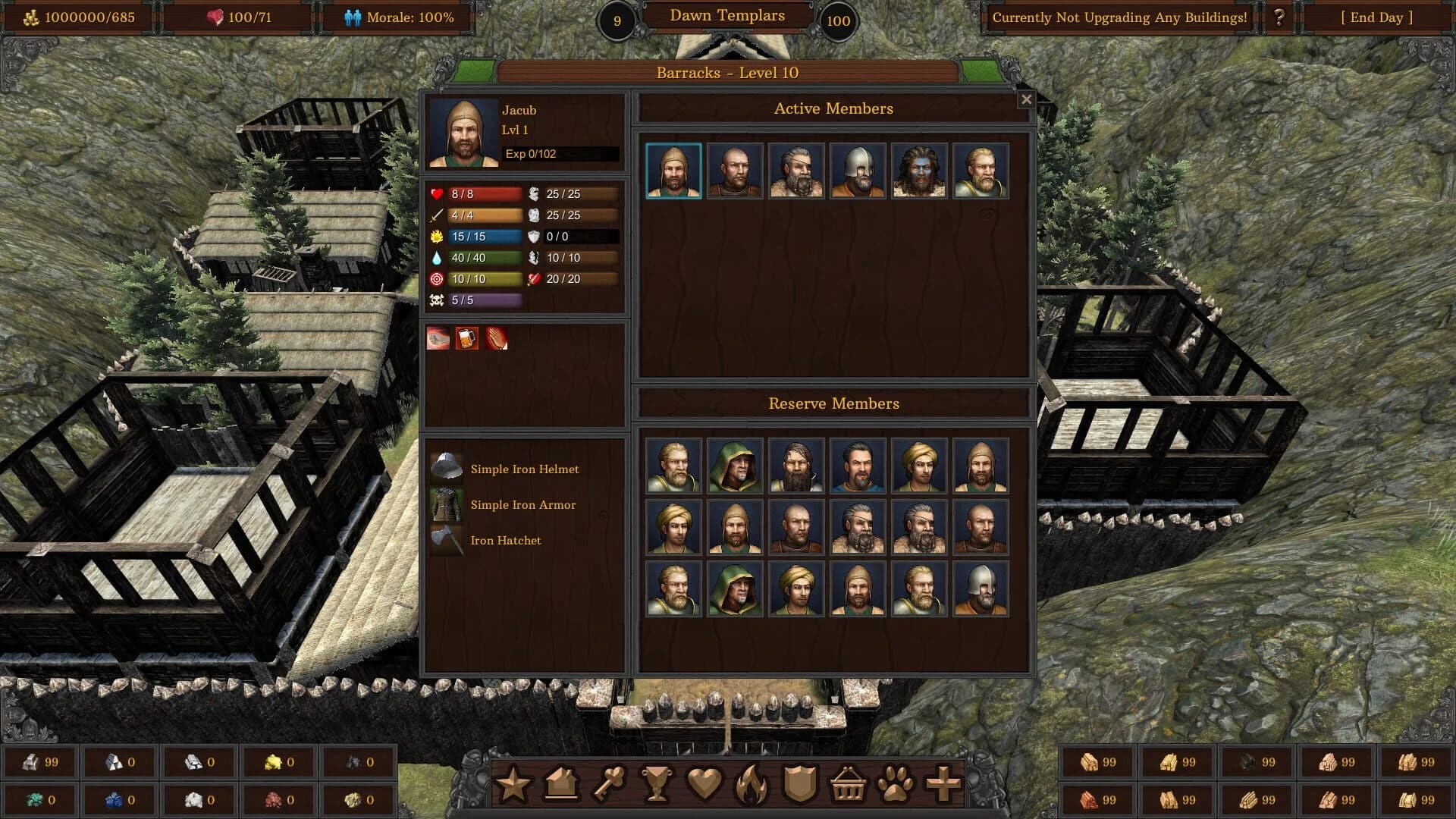Select the hooded recruit in Reserve Members
1456x819 pixels.
pos(733,465)
